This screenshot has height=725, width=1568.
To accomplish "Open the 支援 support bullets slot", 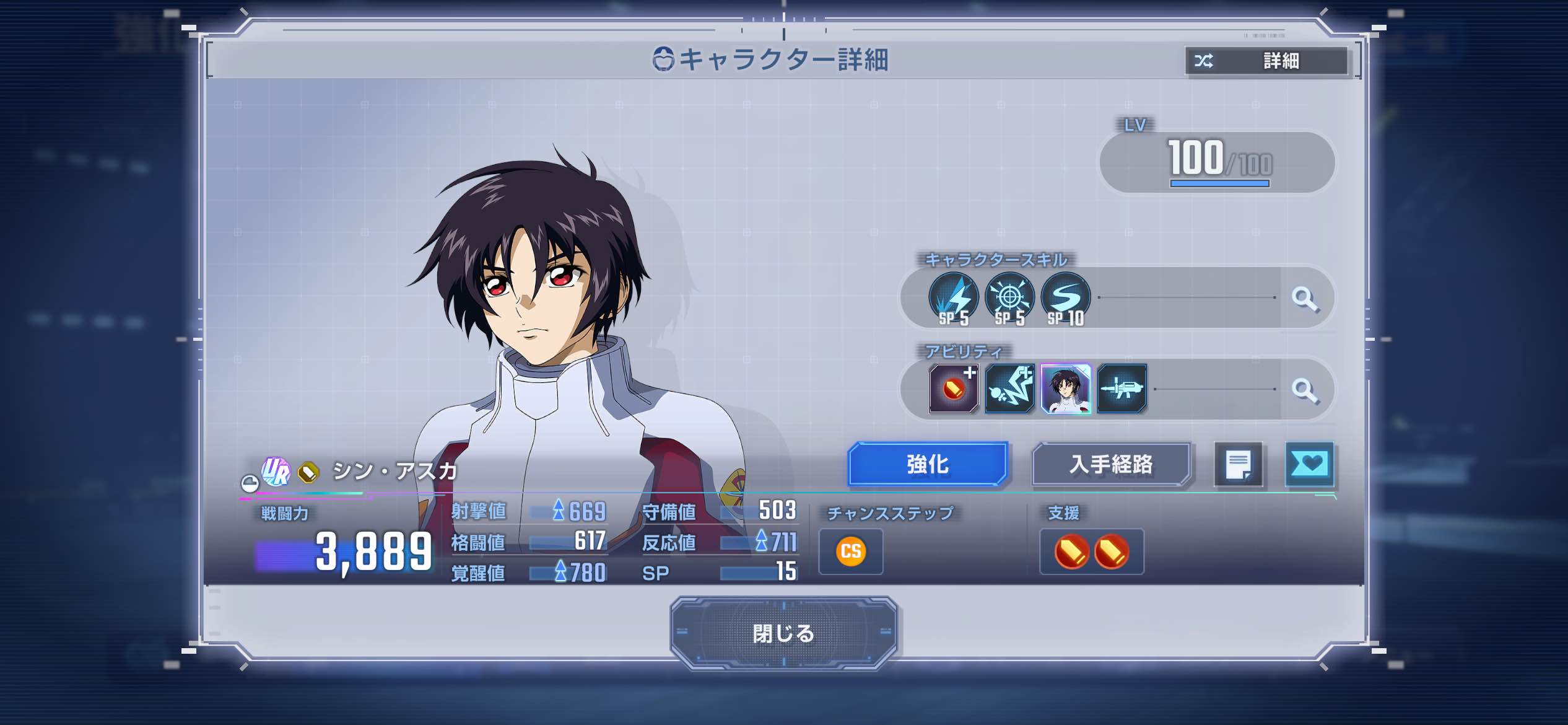I will tap(1091, 551).
